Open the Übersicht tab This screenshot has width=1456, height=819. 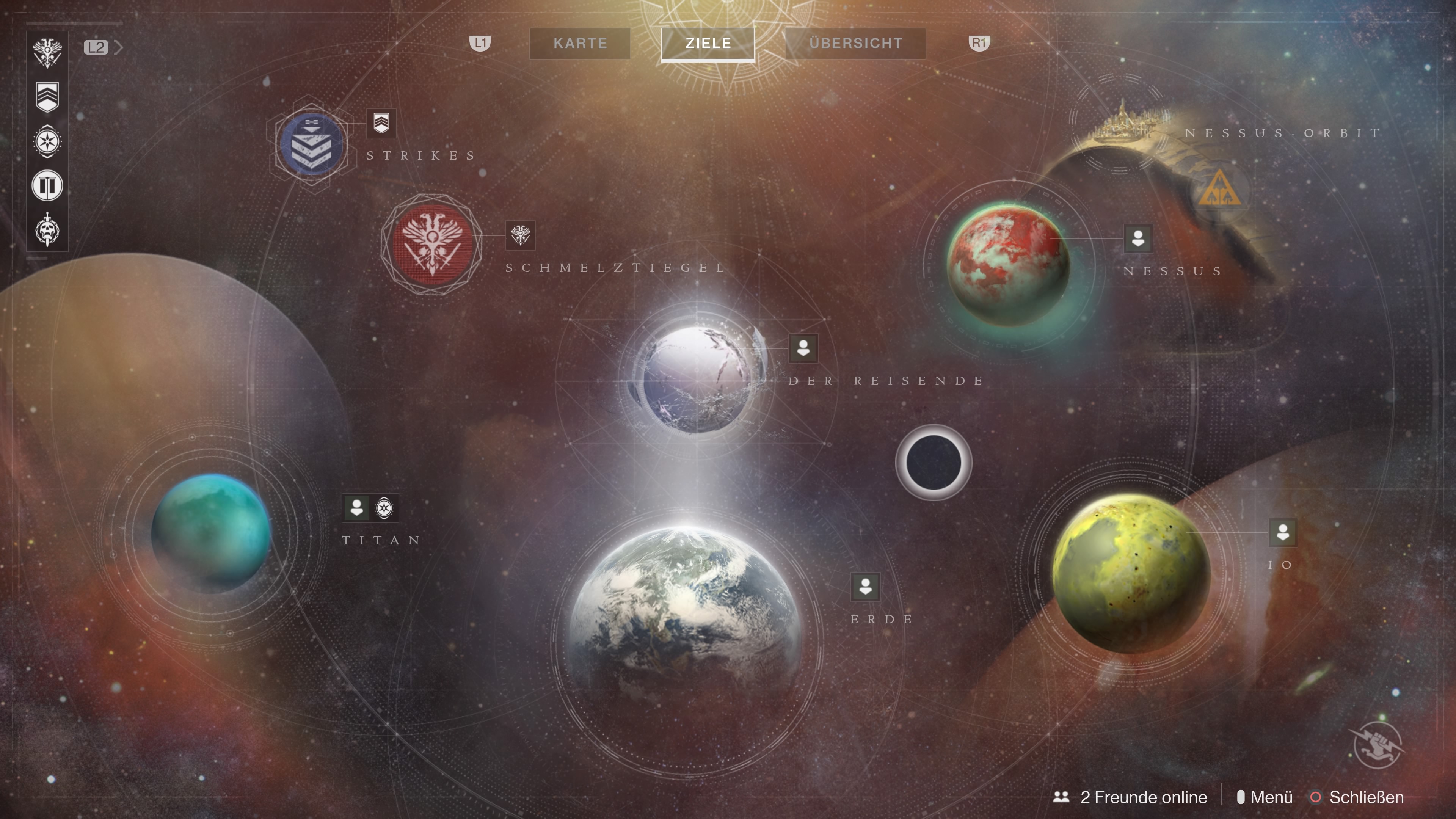point(855,44)
